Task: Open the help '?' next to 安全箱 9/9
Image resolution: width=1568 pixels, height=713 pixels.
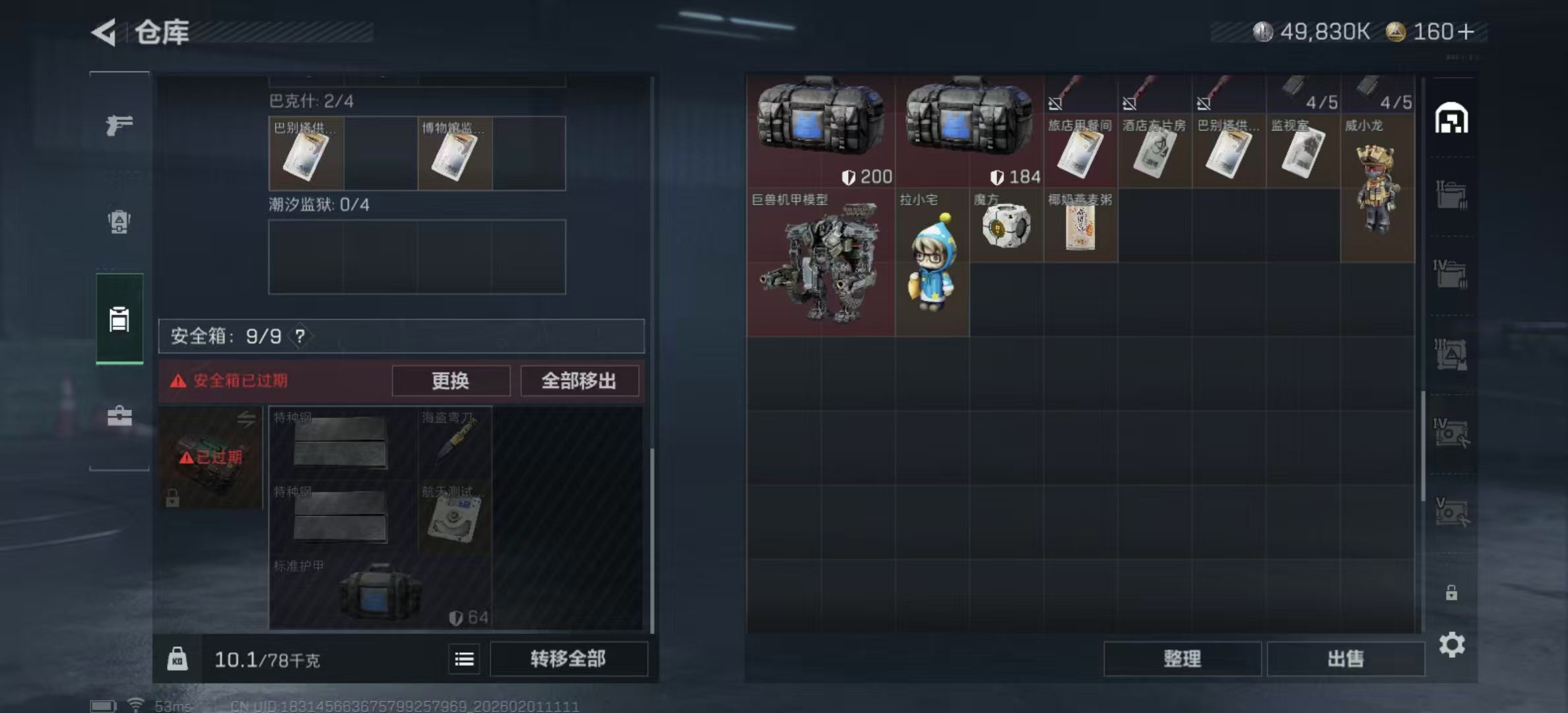Action: pos(300,336)
